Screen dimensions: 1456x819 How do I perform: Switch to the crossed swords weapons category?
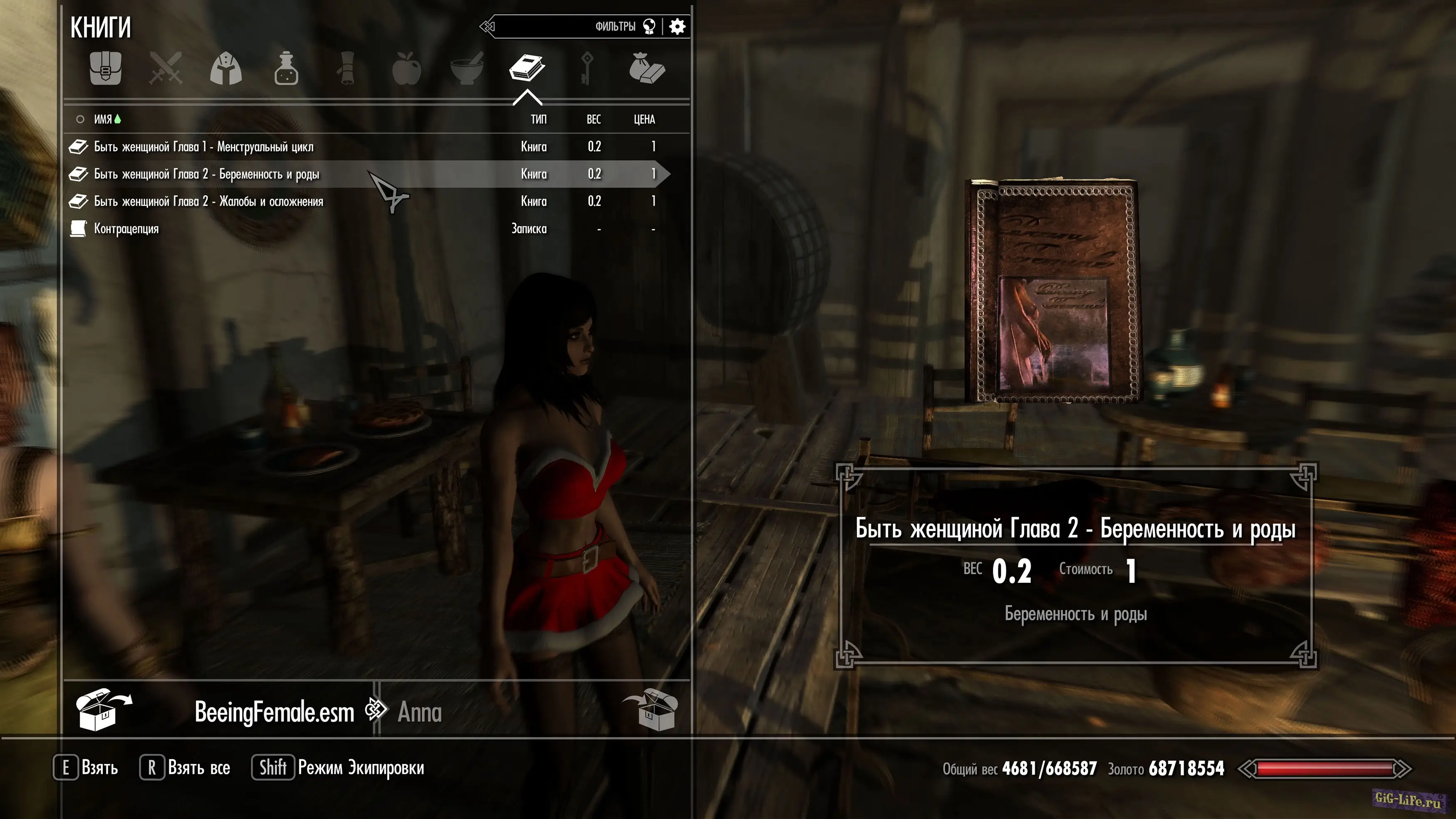[166, 69]
